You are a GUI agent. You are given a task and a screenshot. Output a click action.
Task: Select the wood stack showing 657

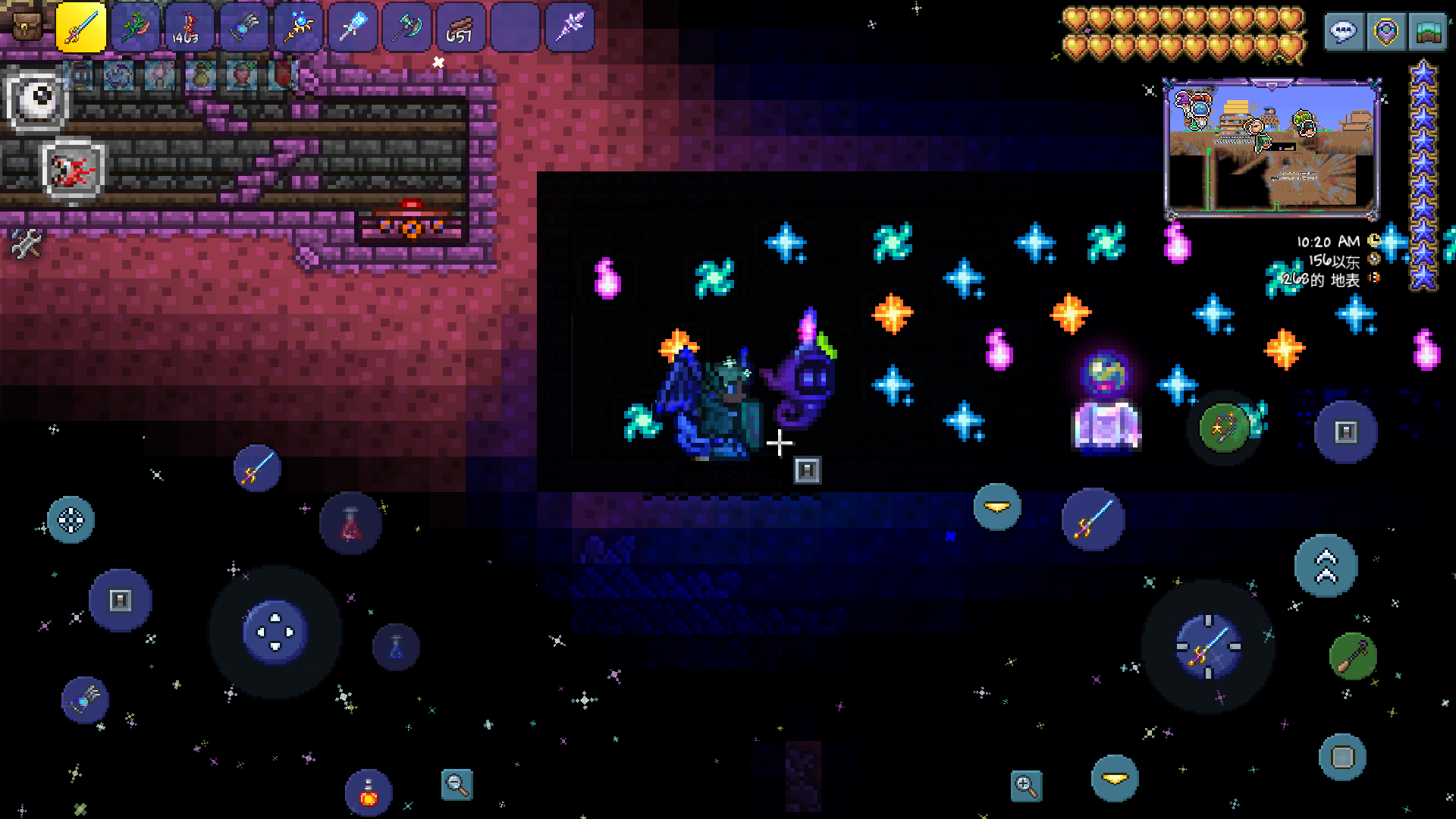(460, 27)
